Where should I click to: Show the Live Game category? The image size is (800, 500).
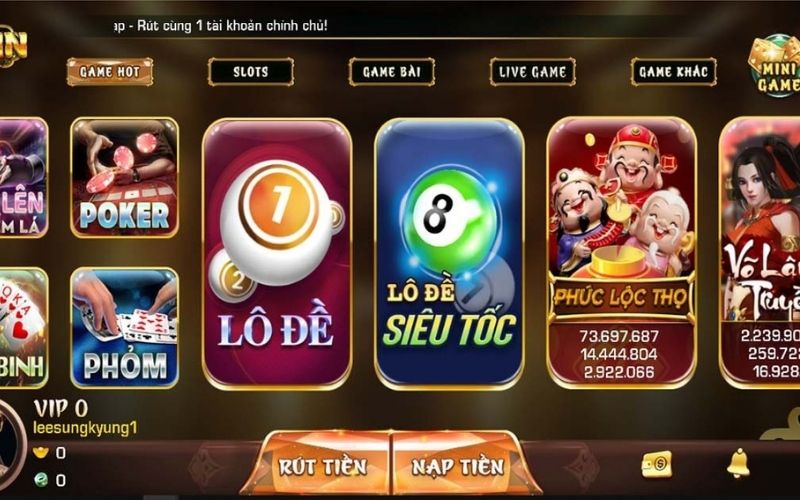click(x=532, y=72)
